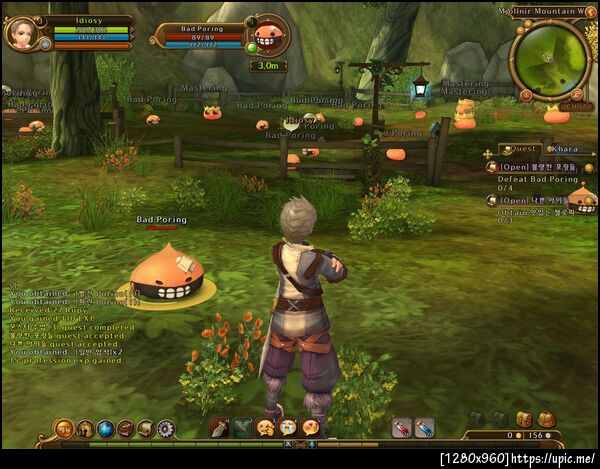Image resolution: width=600 pixels, height=469 pixels.
Task: Use the heart face emote on hotbar
Action: click(310, 428)
